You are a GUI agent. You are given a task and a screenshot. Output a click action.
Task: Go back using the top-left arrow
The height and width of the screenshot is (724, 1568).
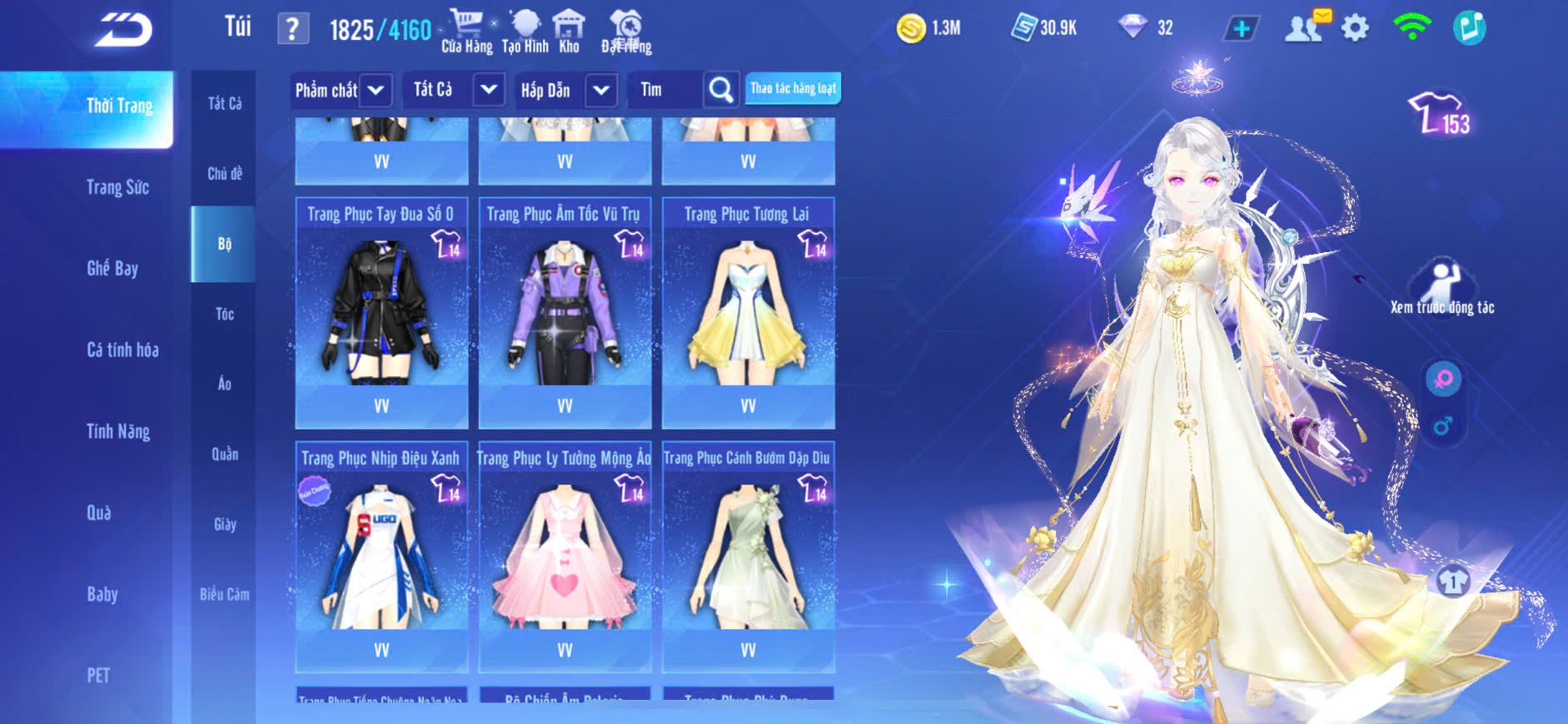[124, 30]
